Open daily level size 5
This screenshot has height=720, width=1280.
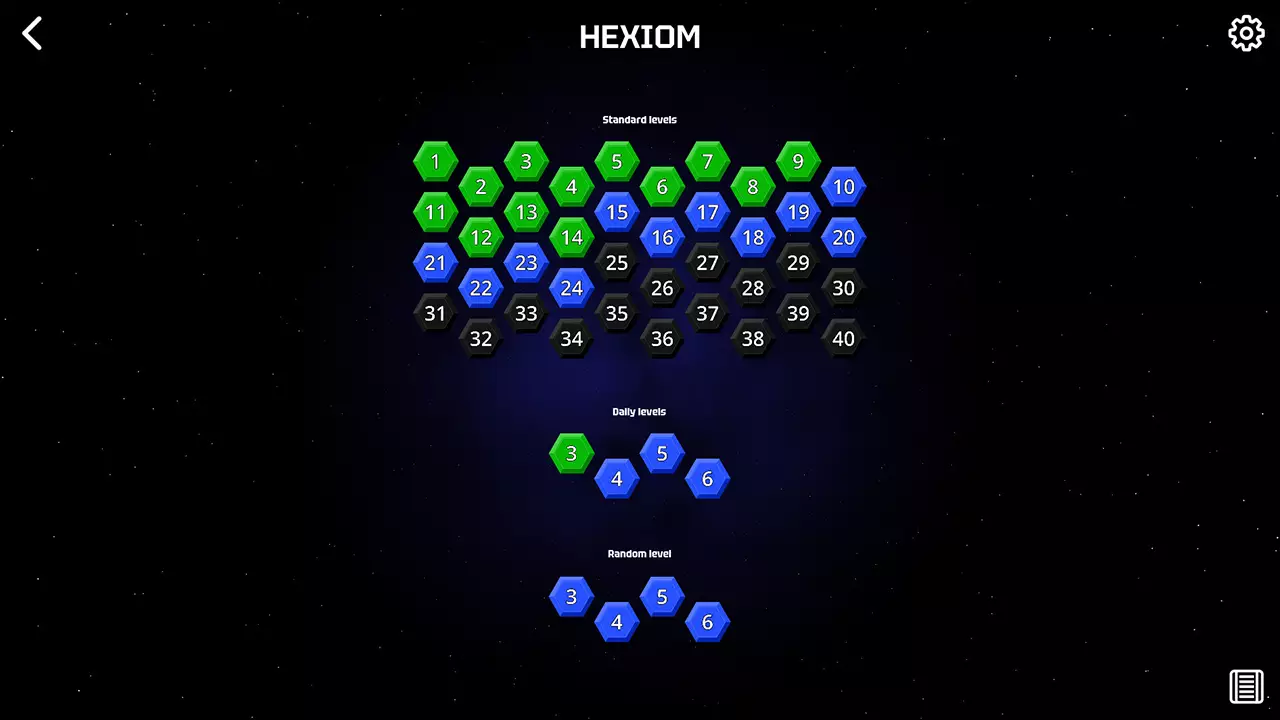coord(662,452)
